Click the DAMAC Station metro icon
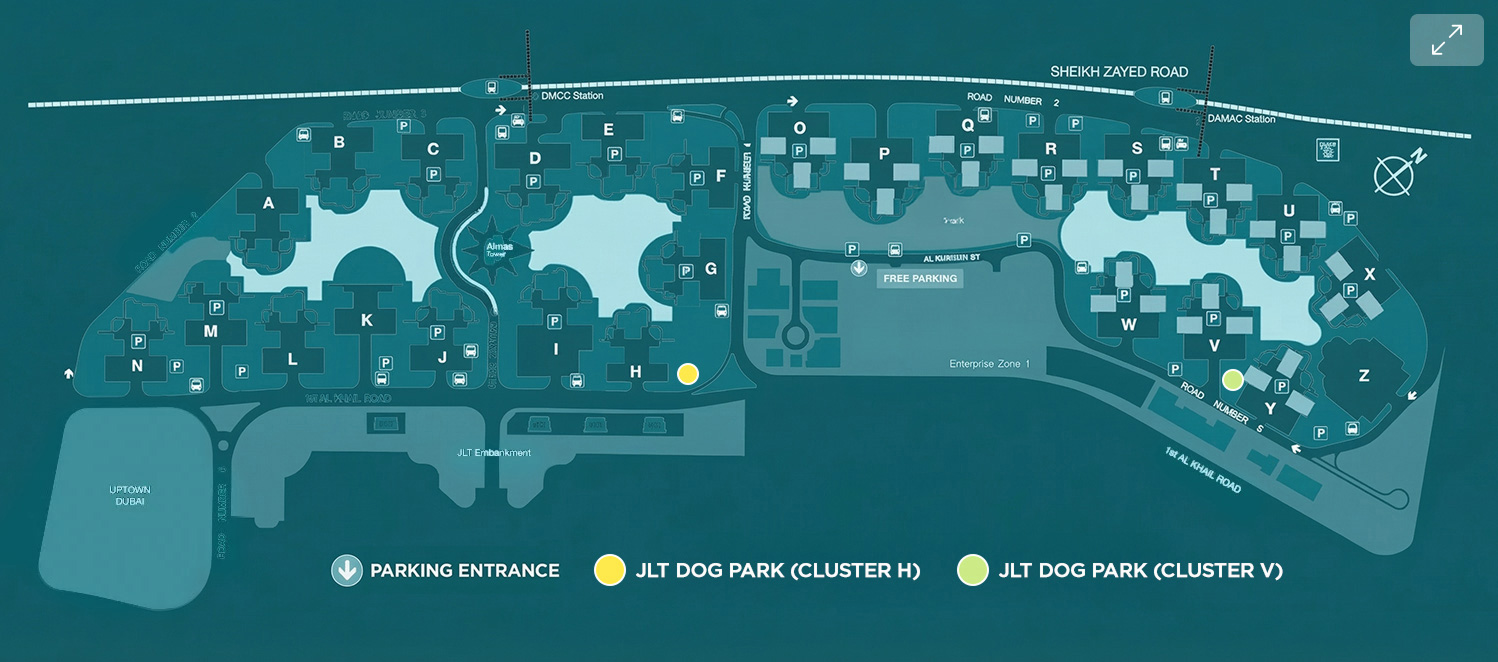 1165,97
